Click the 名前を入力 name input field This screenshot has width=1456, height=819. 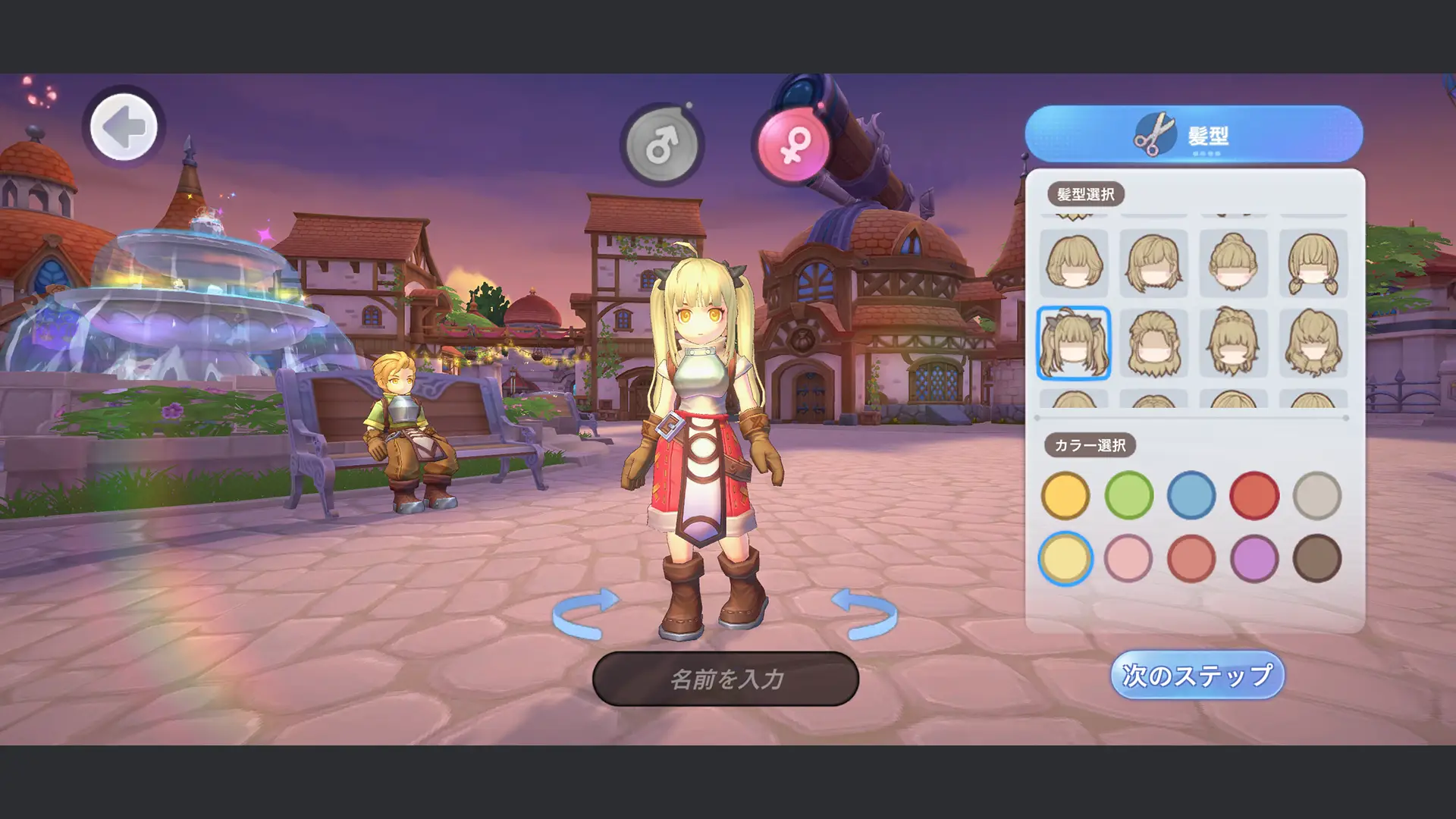coord(726,679)
